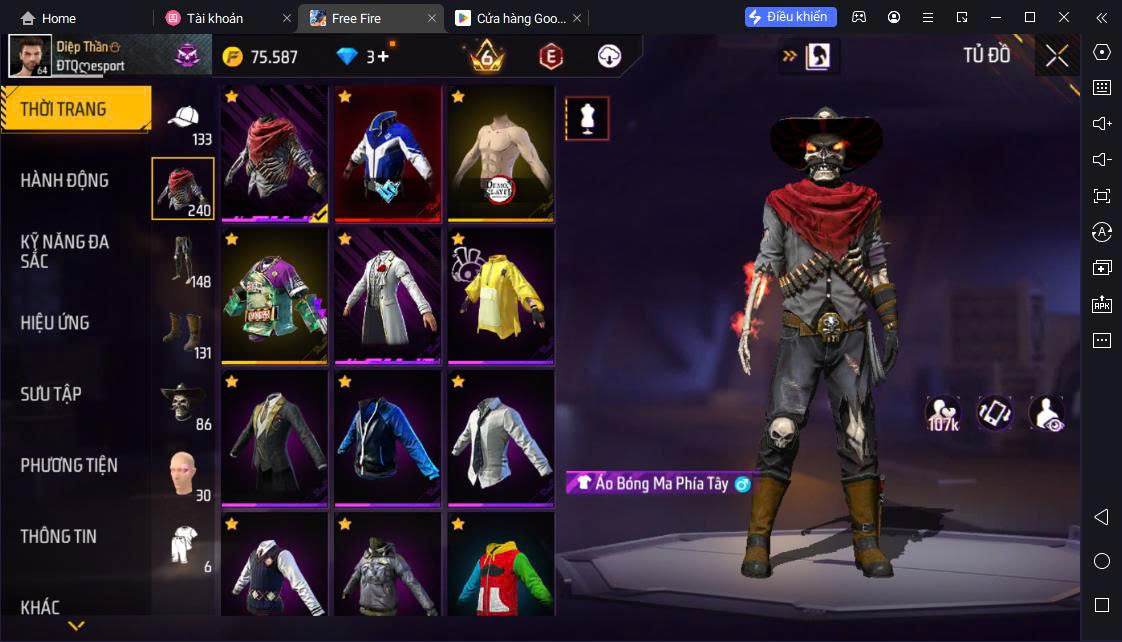Select the bald head face subcategory
This screenshot has width=1122, height=642.
click(x=183, y=475)
